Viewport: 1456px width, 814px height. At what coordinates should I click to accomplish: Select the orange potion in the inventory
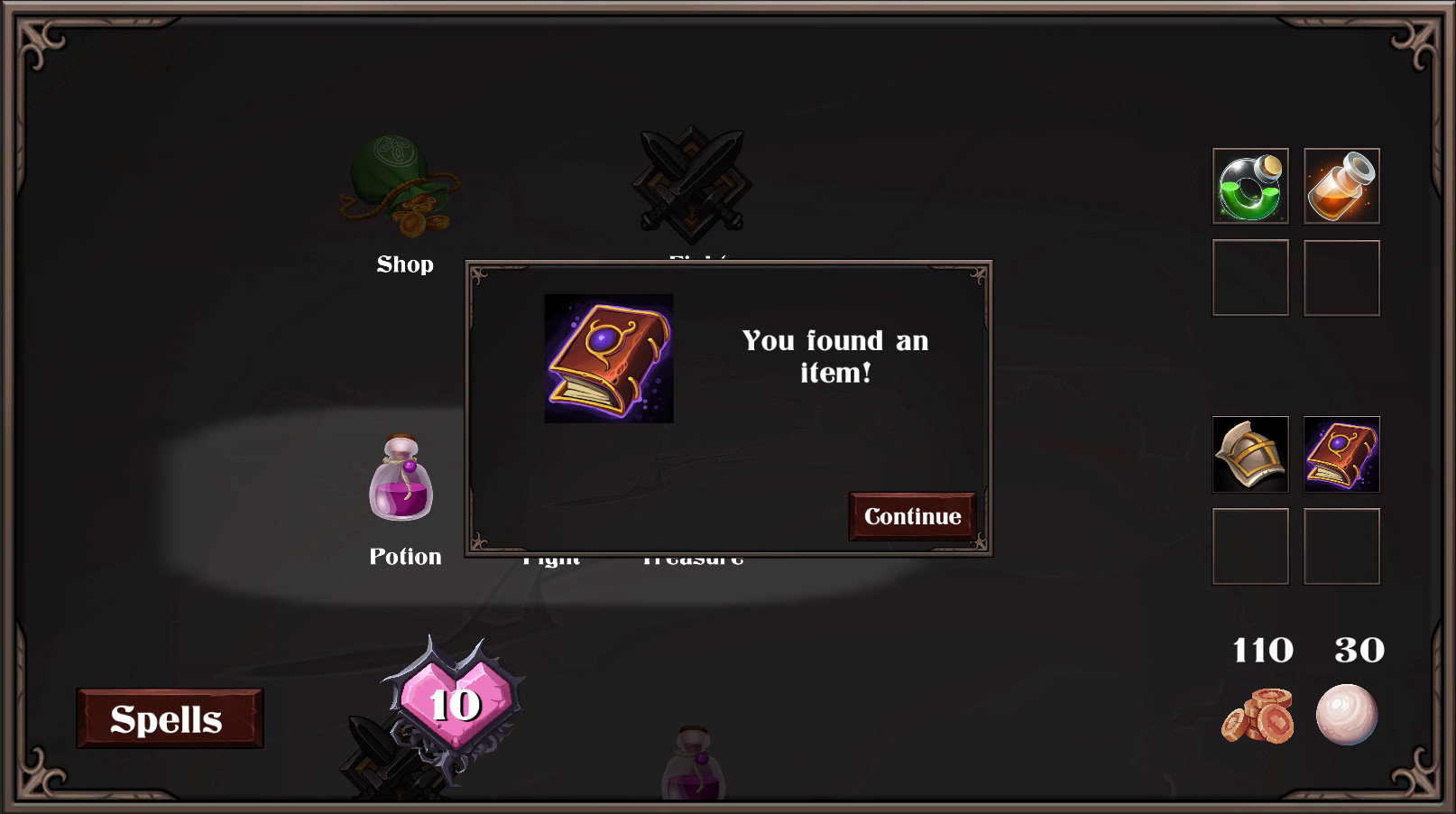1341,186
